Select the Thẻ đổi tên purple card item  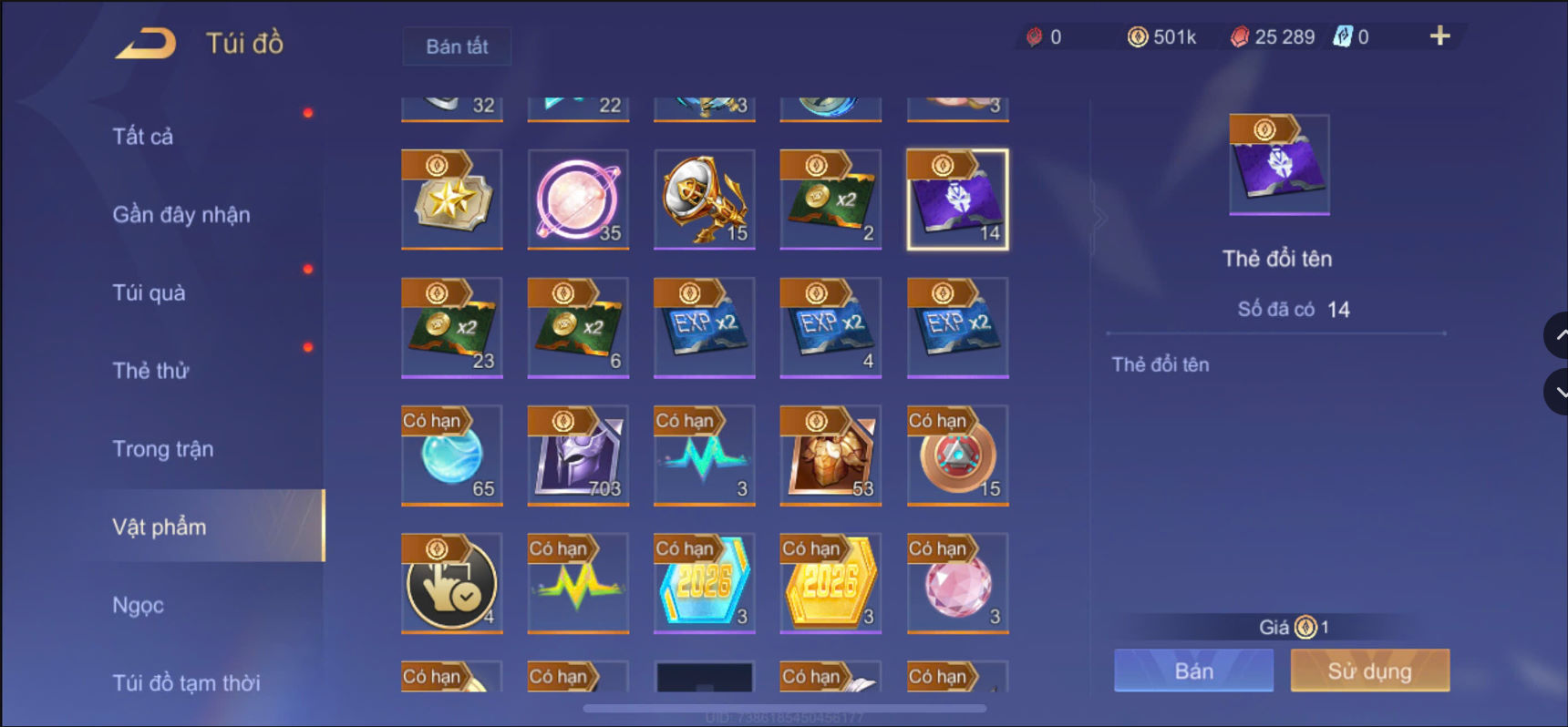[x=956, y=199]
